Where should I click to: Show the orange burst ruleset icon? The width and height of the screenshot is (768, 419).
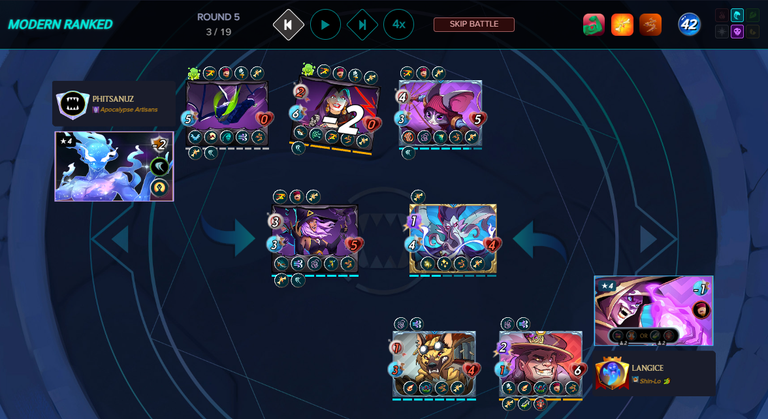[x=622, y=24]
